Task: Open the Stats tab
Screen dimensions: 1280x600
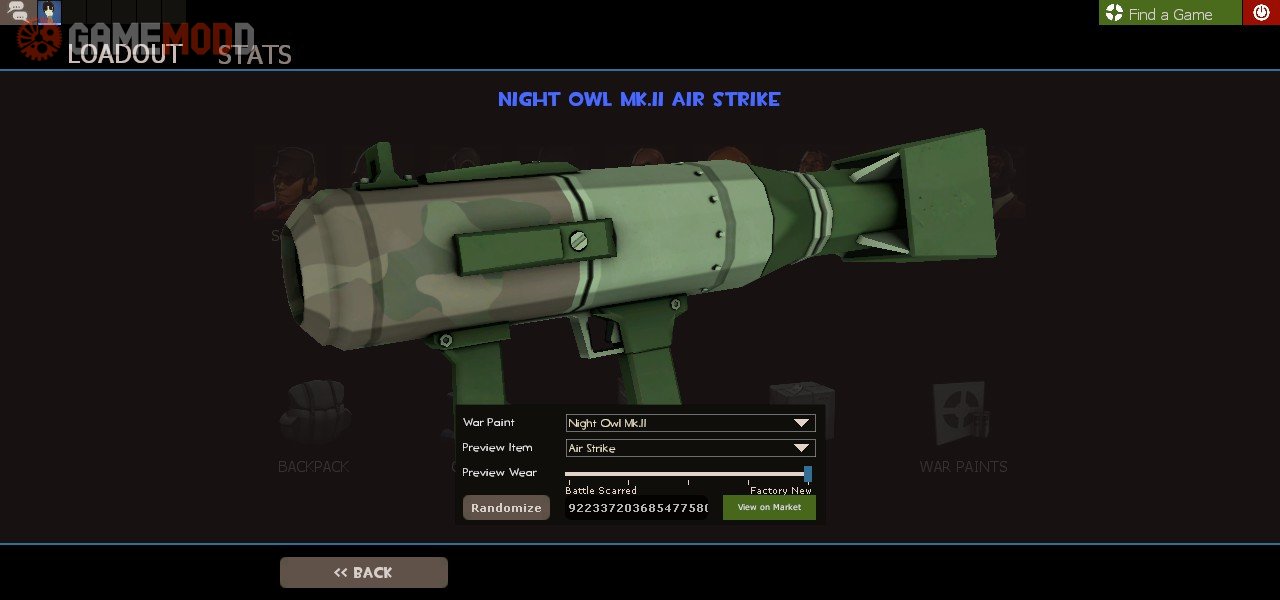Action: pyautogui.click(x=254, y=55)
